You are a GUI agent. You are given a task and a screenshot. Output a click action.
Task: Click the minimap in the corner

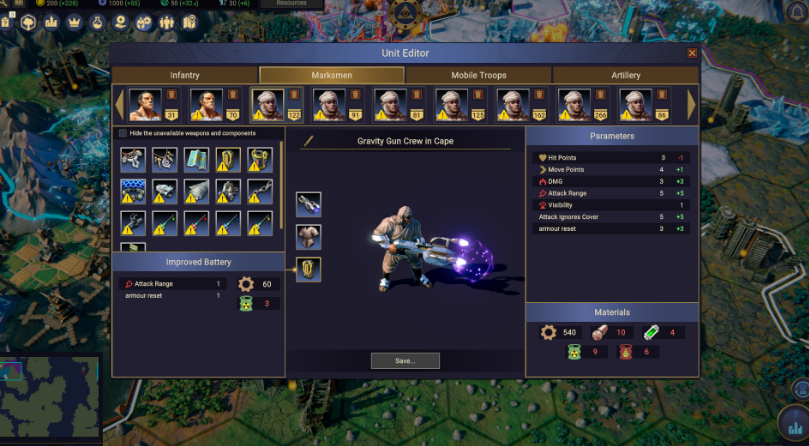[x=50, y=400]
